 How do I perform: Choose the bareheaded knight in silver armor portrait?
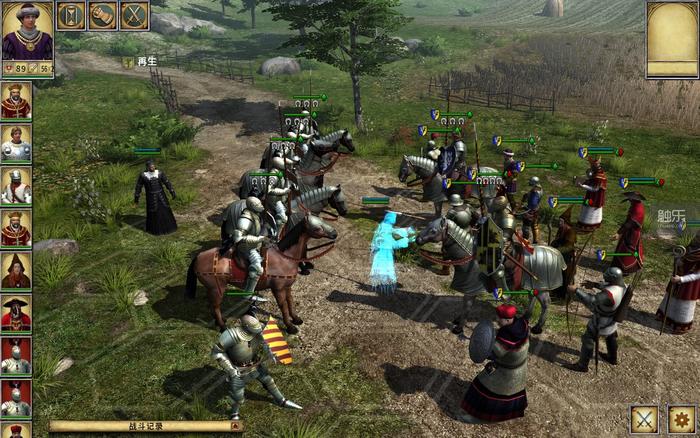point(16,144)
